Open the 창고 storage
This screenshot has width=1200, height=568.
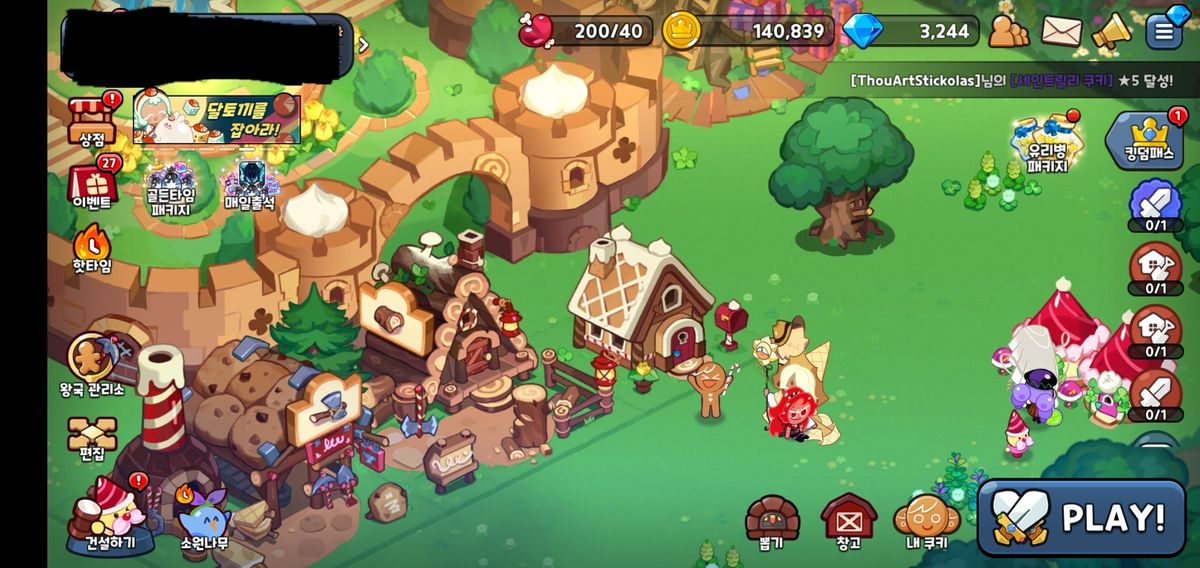point(849,521)
